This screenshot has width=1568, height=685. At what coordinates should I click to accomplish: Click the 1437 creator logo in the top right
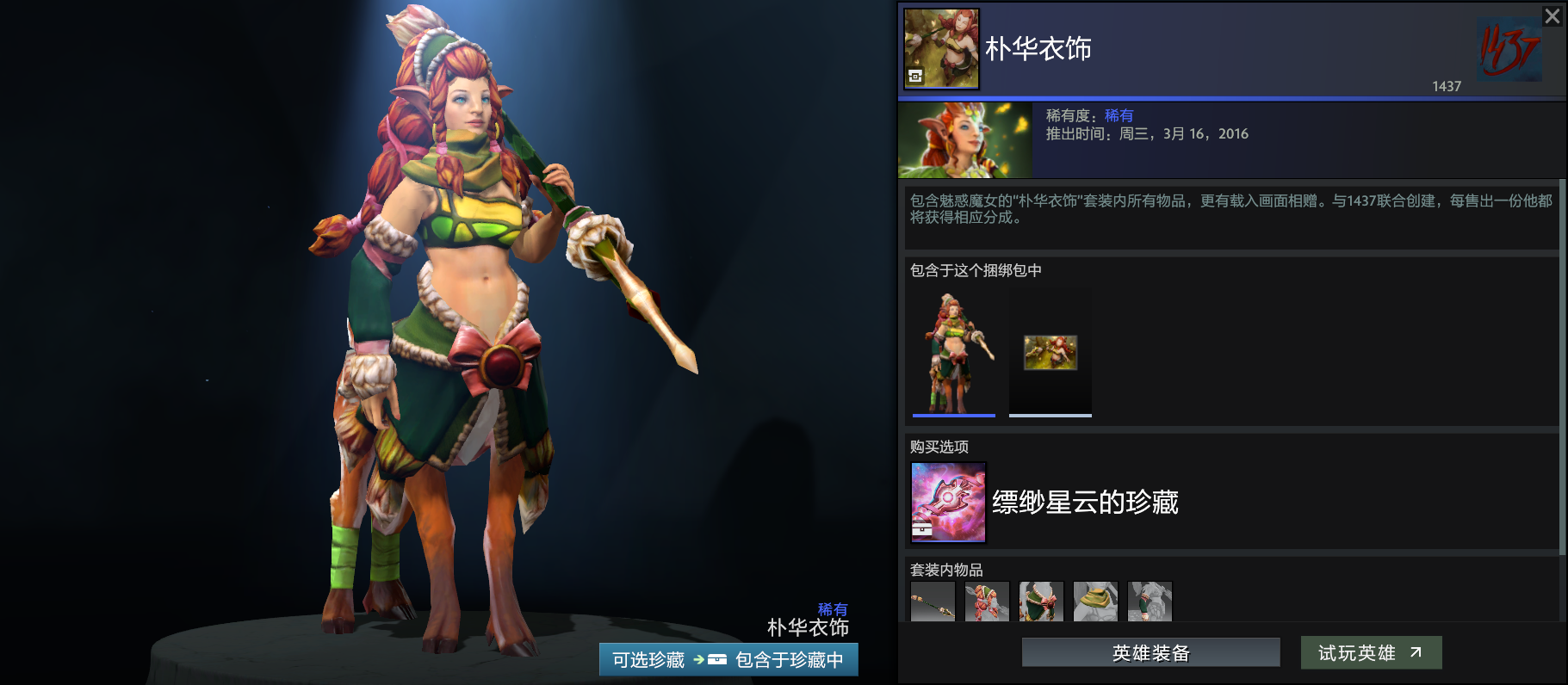(1511, 50)
